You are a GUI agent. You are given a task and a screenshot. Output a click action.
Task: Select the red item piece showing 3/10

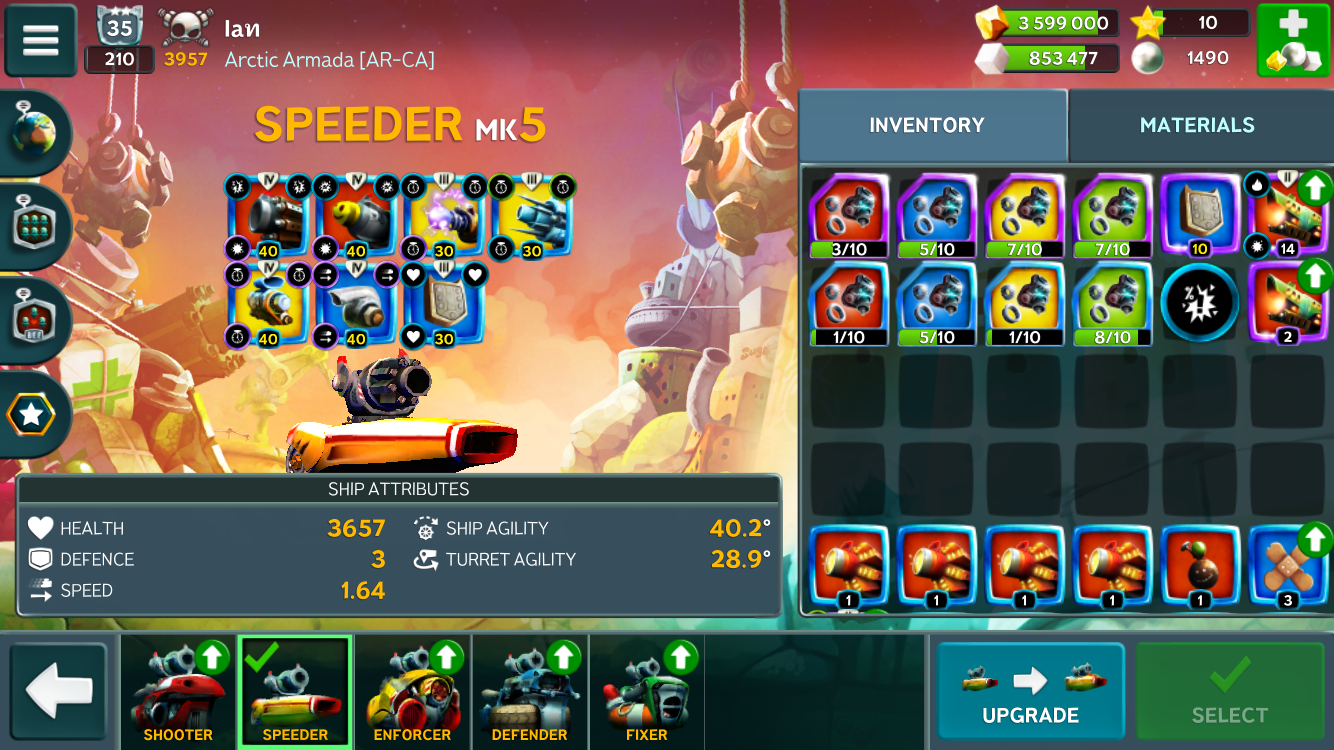849,215
